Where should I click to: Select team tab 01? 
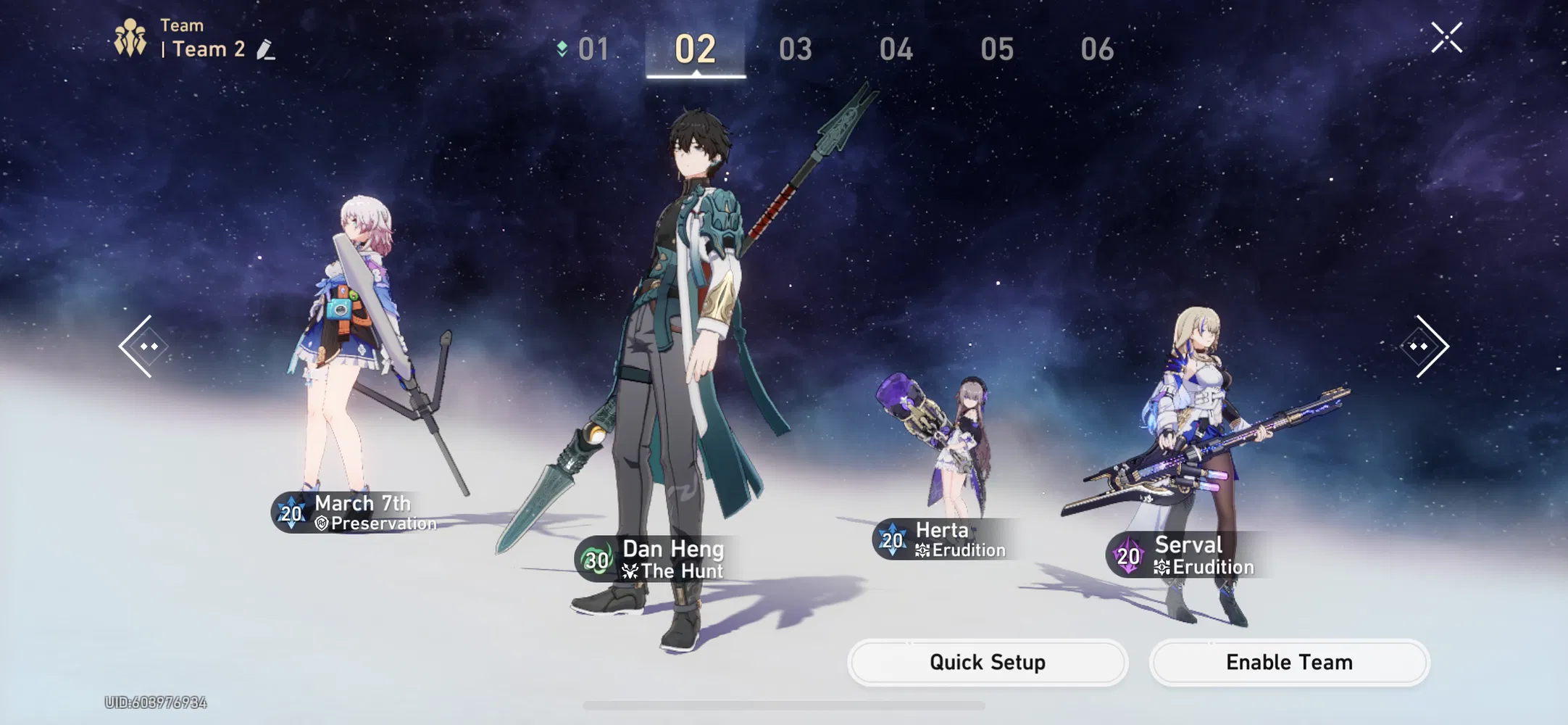pos(594,49)
